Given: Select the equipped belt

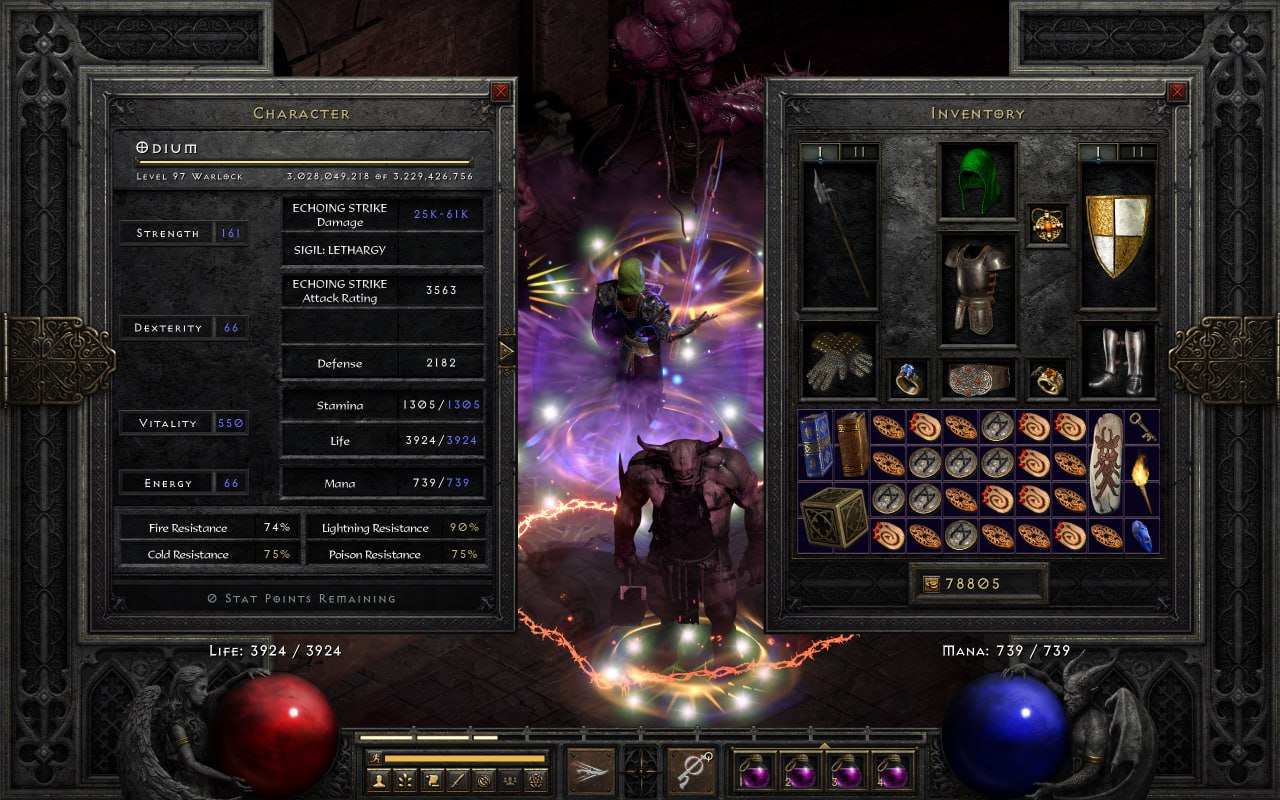Looking at the screenshot, I should coord(977,379).
